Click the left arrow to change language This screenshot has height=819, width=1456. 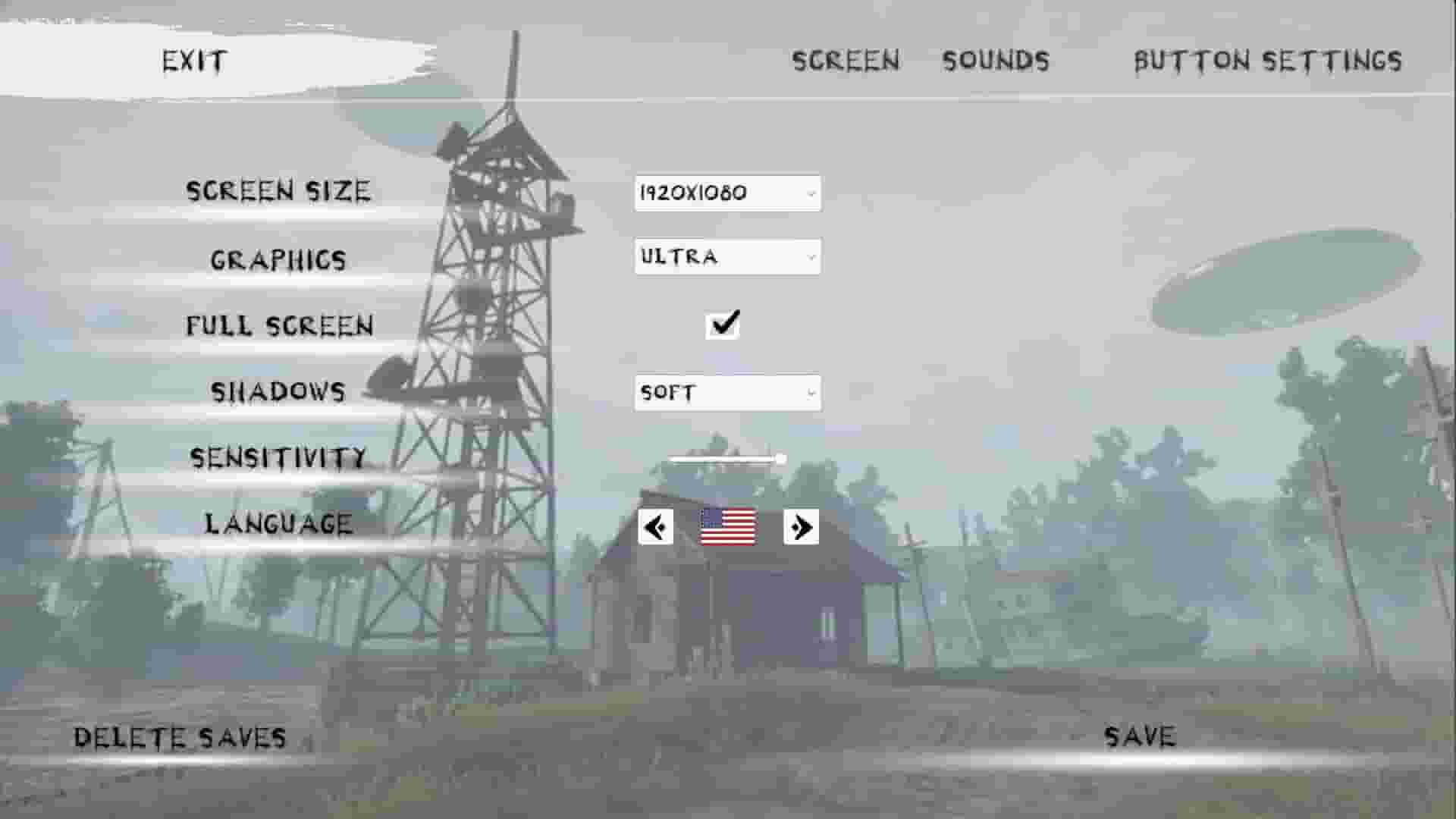(655, 527)
